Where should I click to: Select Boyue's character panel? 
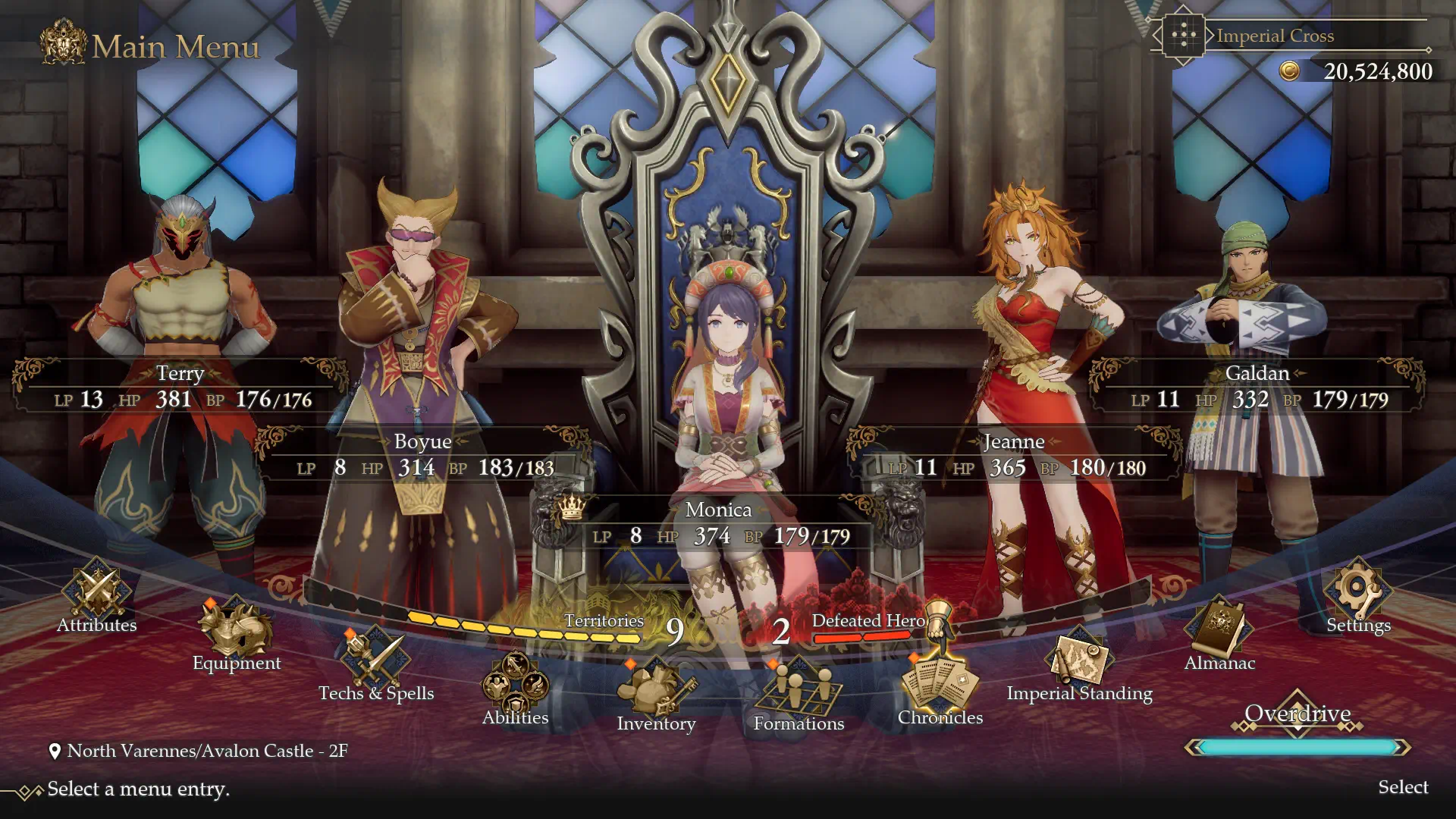[422, 455]
